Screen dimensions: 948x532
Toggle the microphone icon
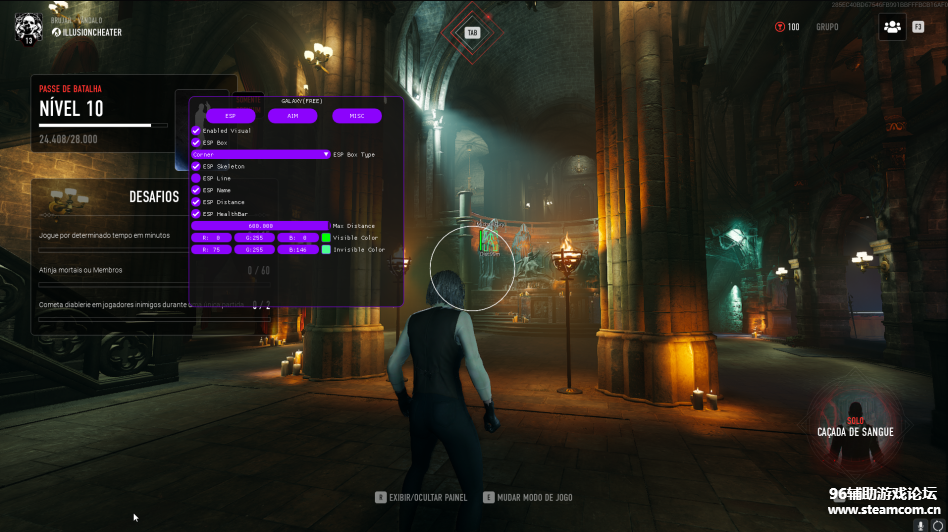pyautogui.click(x=919, y=524)
